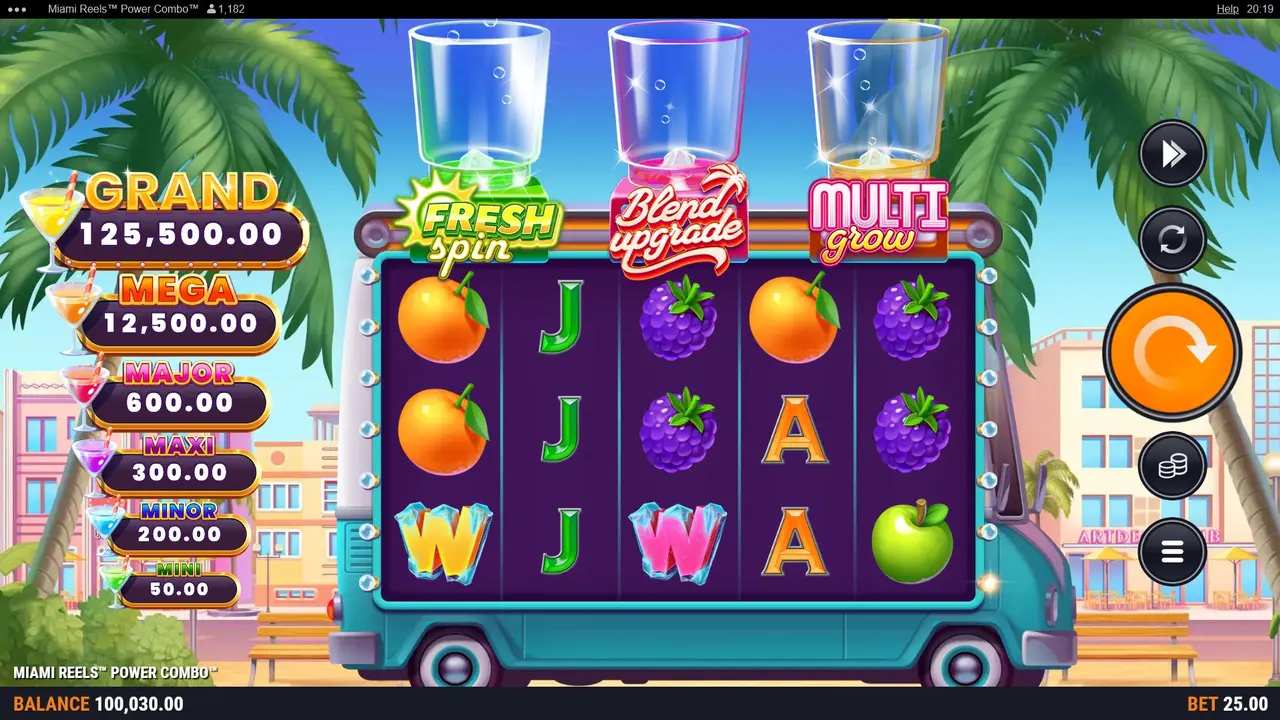The image size is (1280, 720).
Task: Open bet settings with the coin stack icon
Action: pos(1171,466)
